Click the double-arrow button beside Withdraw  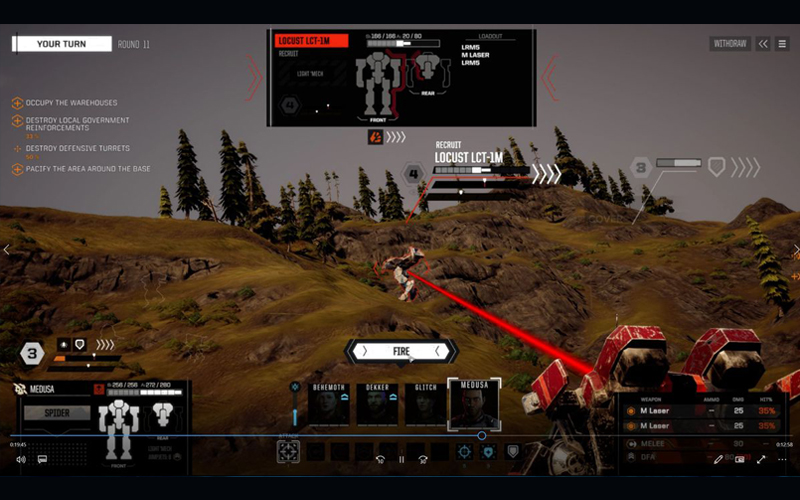763,44
